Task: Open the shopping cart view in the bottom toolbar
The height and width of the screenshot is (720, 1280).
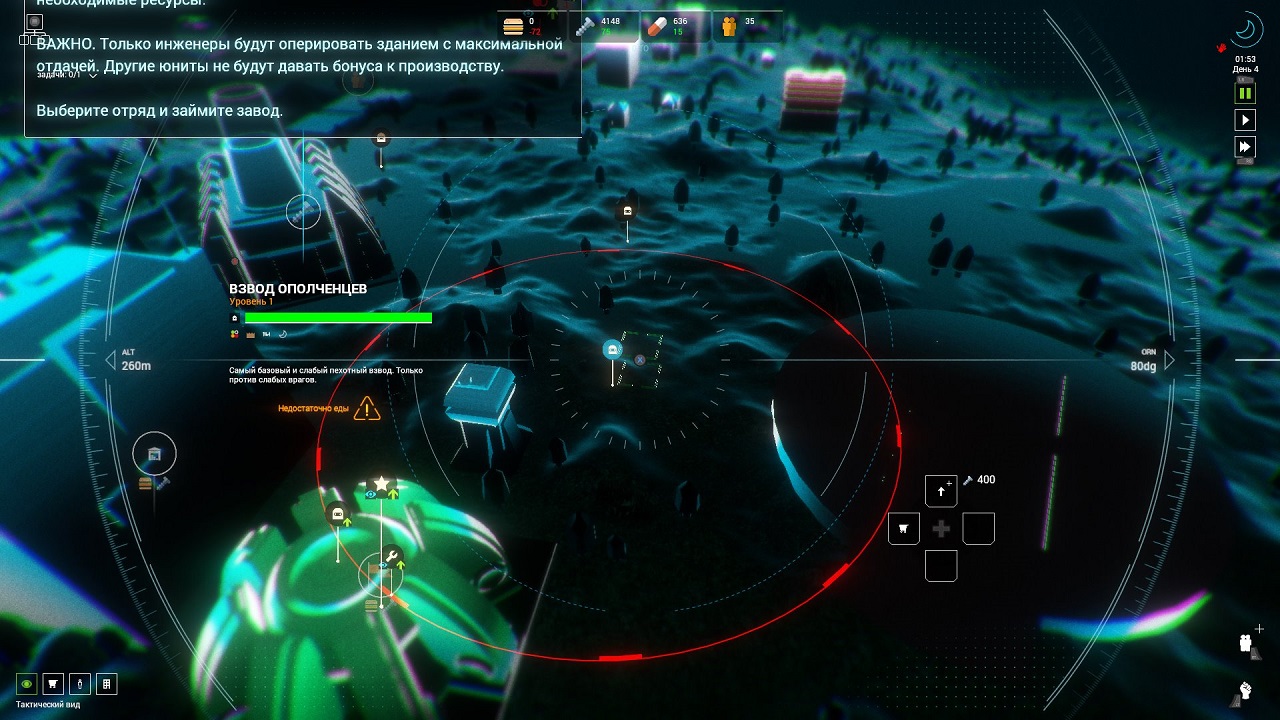Action: (53, 684)
